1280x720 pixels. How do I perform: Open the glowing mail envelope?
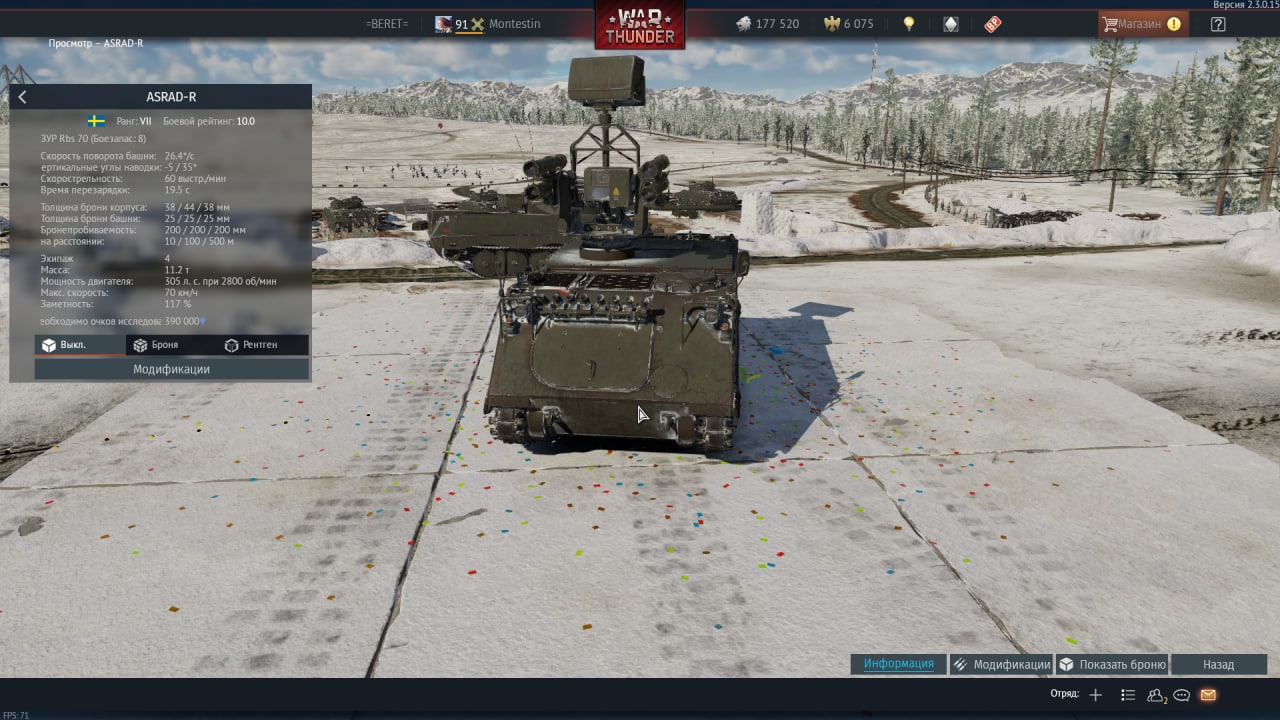pos(1208,695)
